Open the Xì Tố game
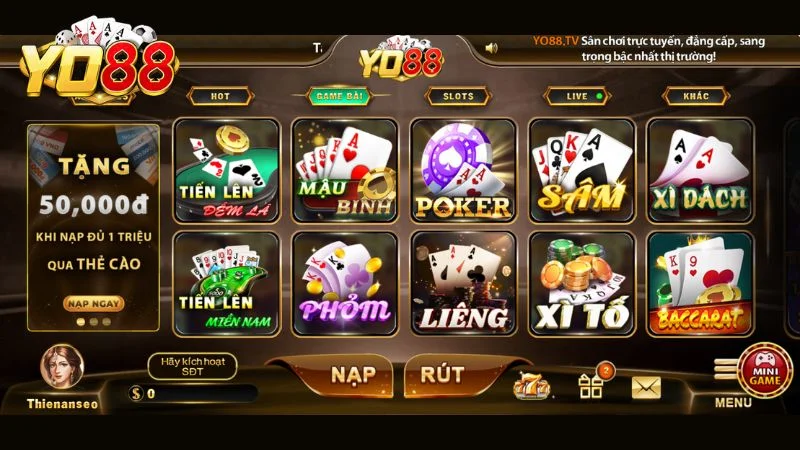Screen dimensions: 800x450 click(581, 284)
